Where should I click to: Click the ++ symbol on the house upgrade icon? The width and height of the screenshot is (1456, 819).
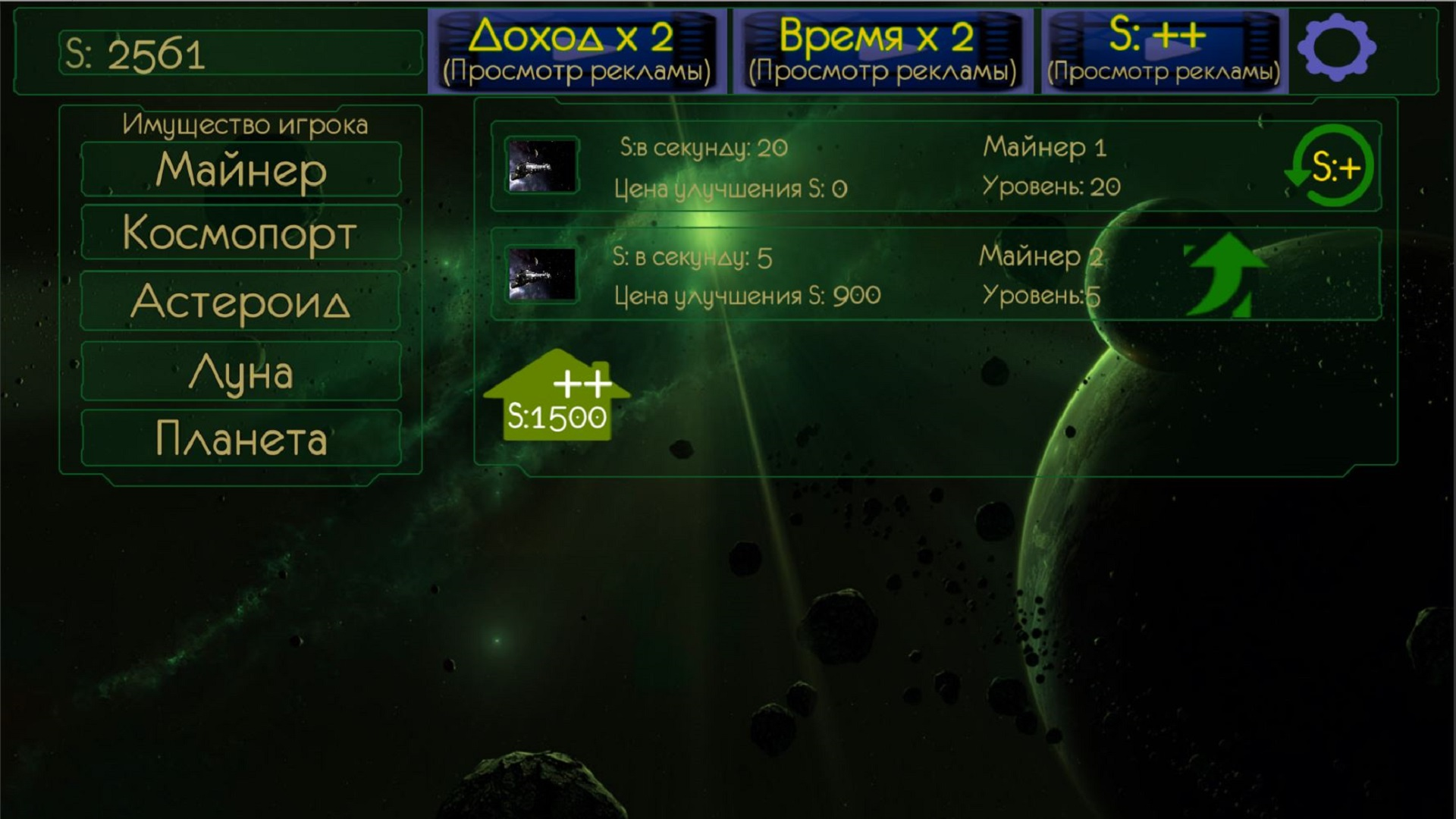[x=584, y=383]
